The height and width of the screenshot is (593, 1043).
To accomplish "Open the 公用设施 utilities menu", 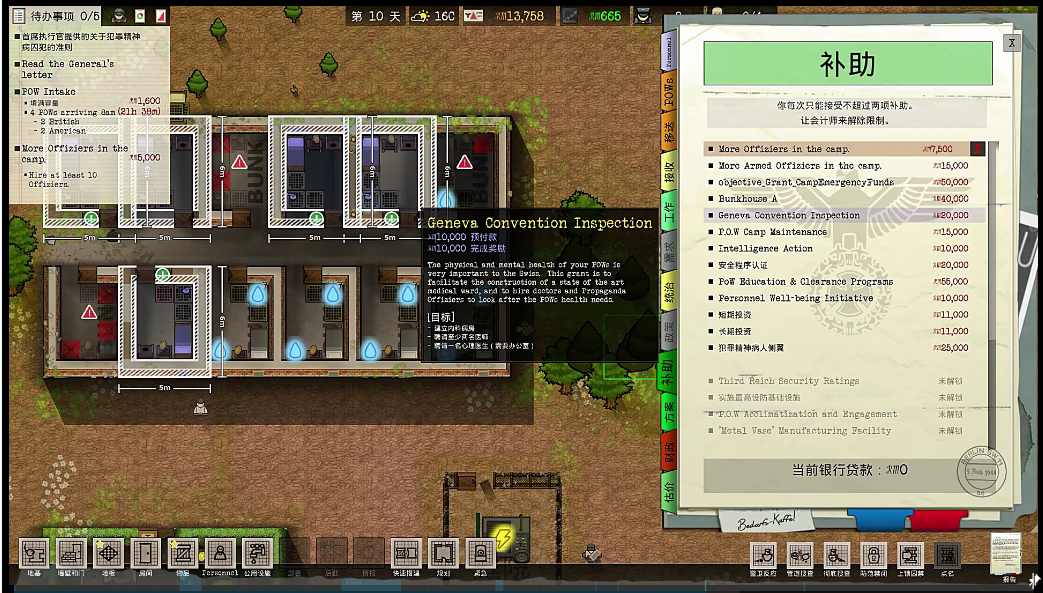I will [256, 553].
